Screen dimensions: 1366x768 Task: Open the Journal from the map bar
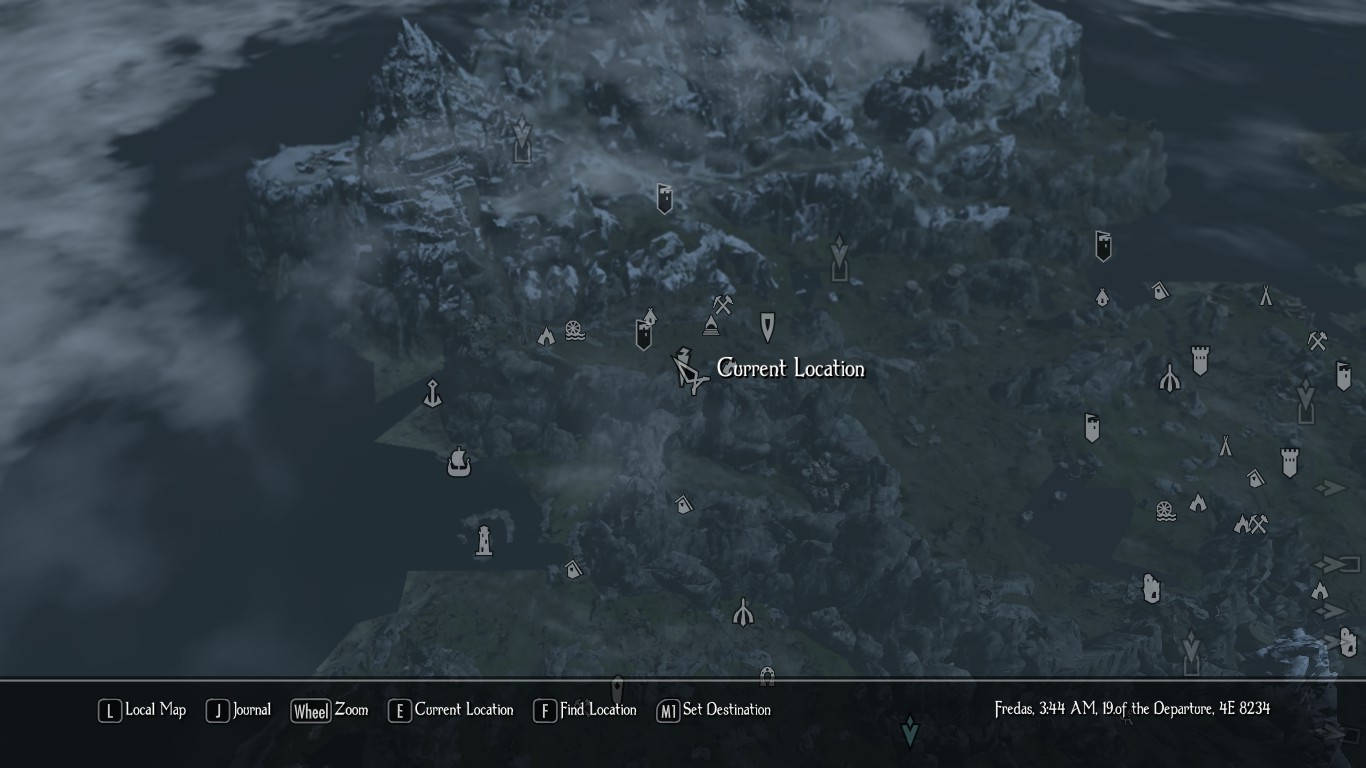point(239,710)
